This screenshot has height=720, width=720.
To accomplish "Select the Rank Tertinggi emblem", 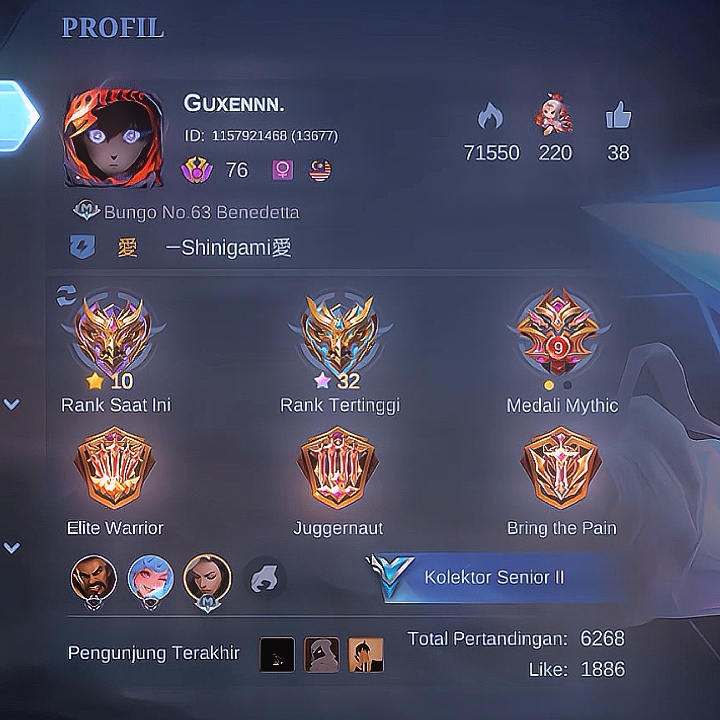I will pyautogui.click(x=340, y=335).
